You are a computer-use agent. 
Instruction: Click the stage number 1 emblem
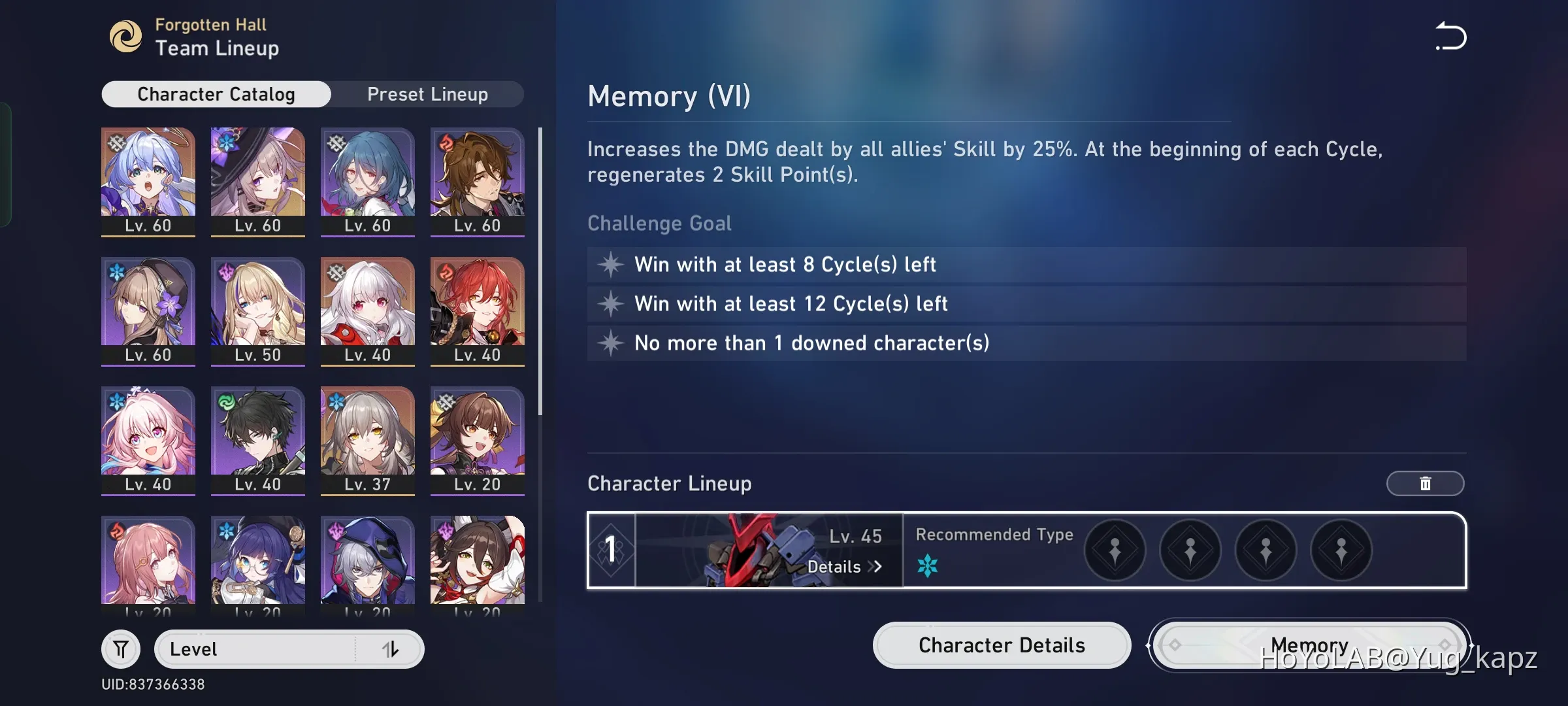(x=610, y=550)
